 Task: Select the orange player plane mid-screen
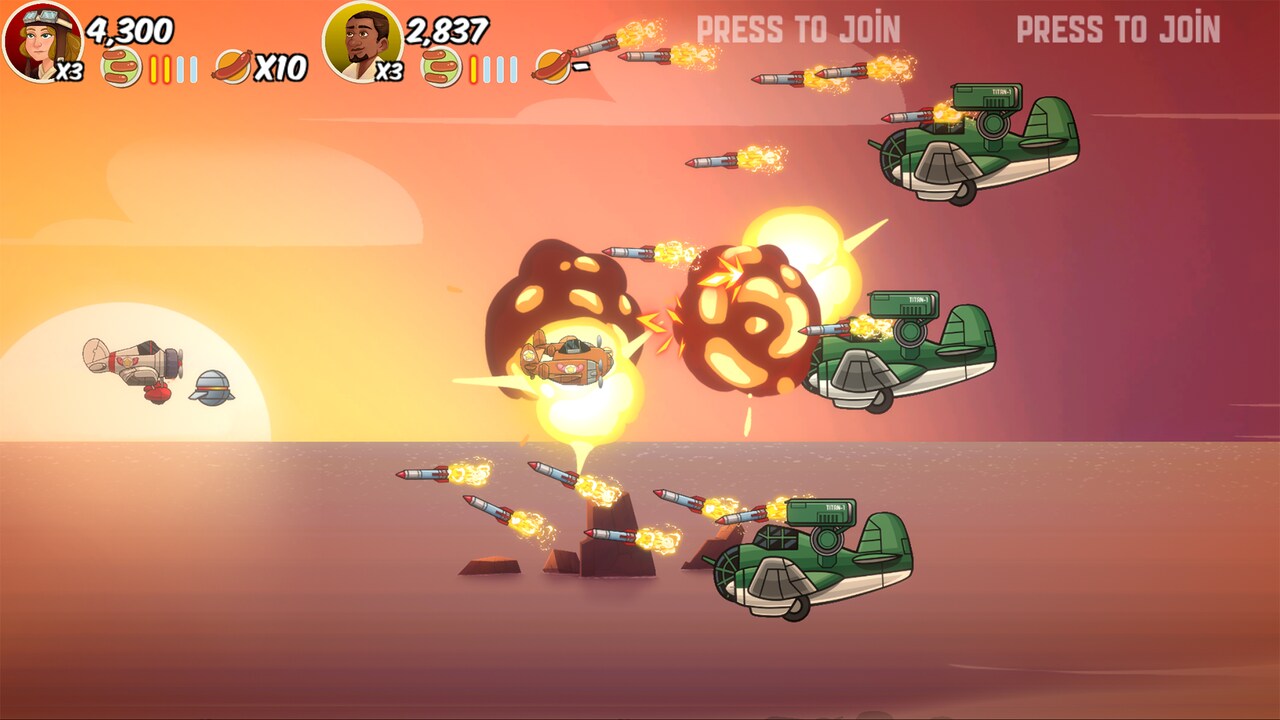[570, 363]
